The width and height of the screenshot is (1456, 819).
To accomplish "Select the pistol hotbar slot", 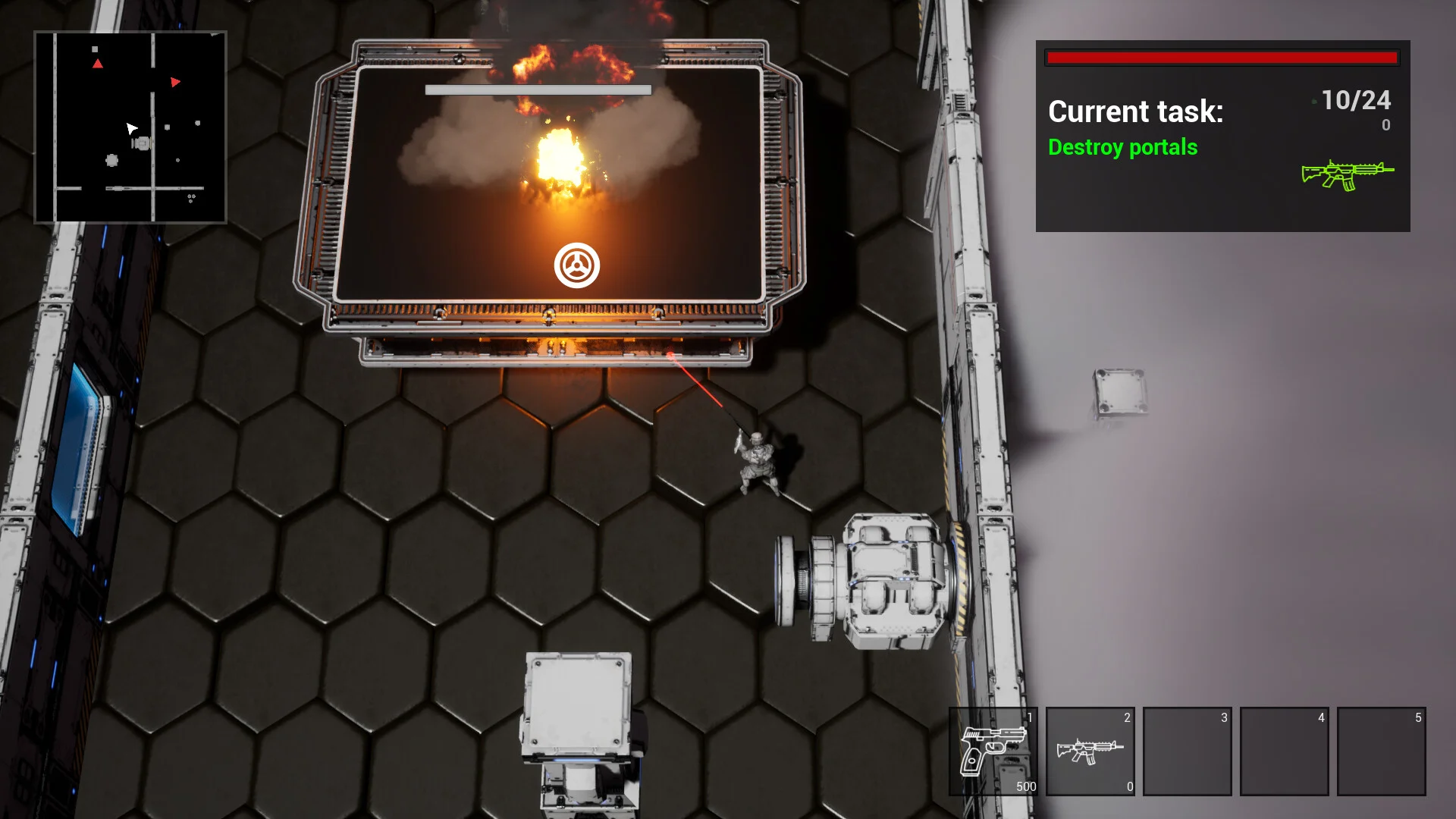I will pos(993,751).
